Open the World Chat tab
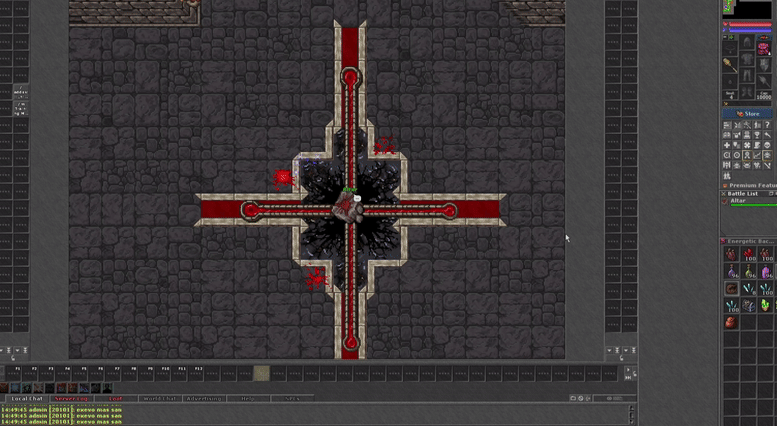 tap(157, 398)
